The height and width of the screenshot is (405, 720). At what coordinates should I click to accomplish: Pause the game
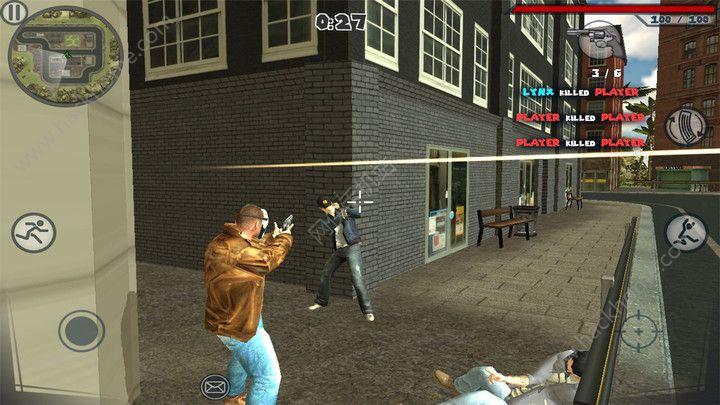[x=17, y=12]
